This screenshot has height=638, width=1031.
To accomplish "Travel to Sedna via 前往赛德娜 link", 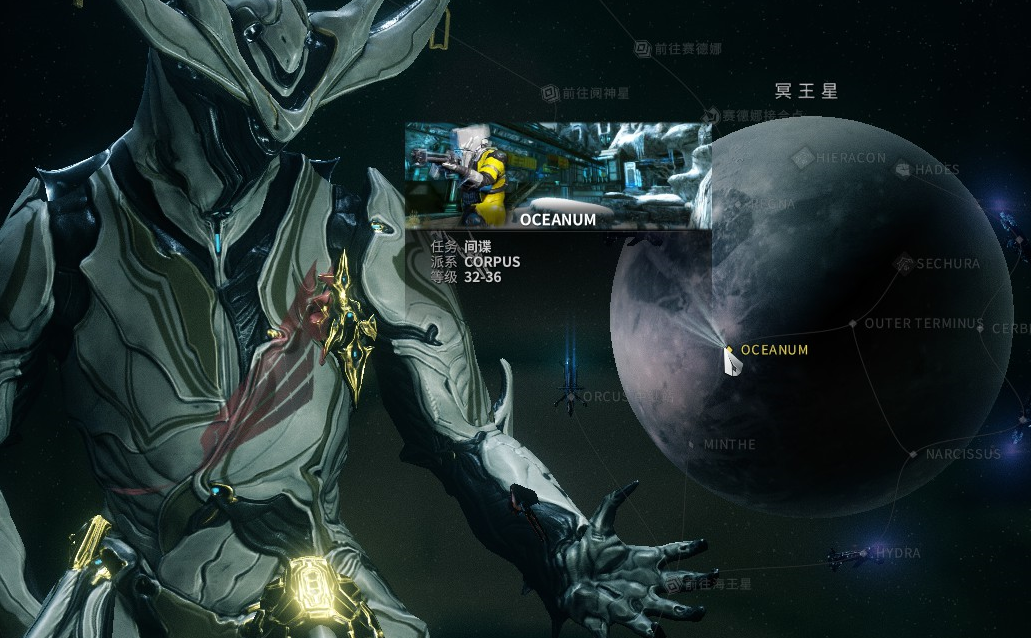I will pyautogui.click(x=644, y=48).
